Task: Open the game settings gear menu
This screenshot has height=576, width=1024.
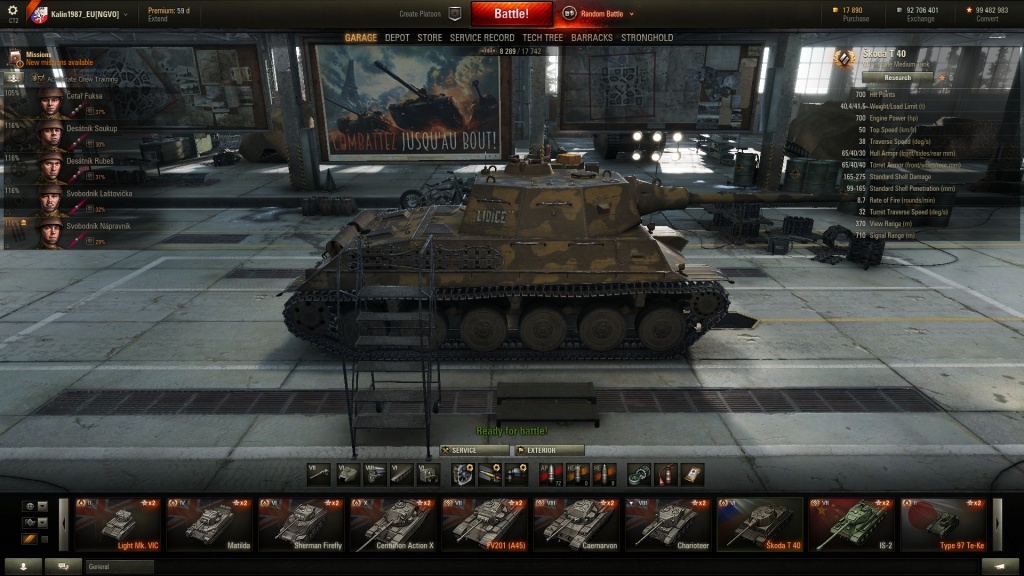Action: pyautogui.click(x=12, y=10)
